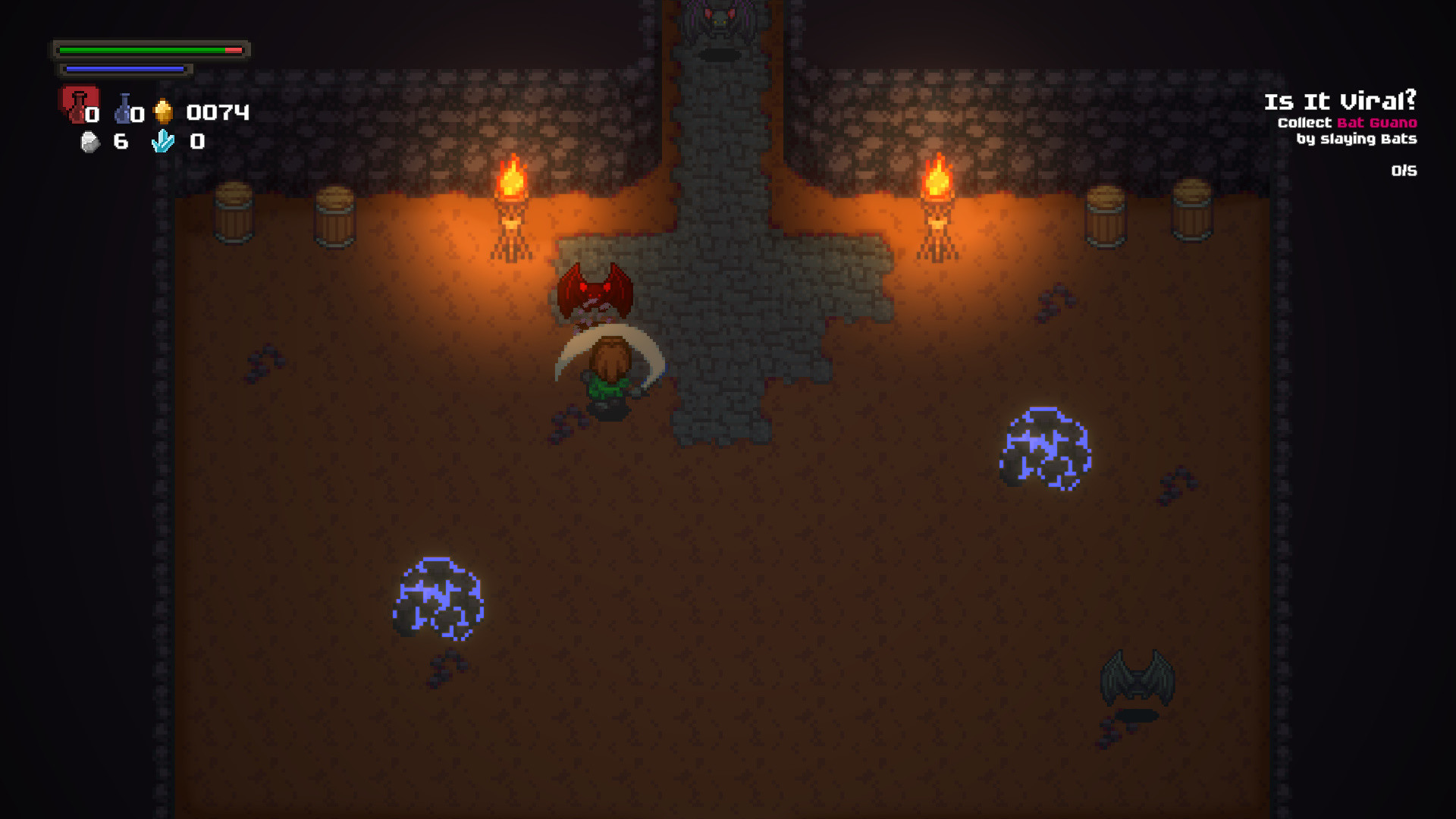Click the blue crystal resource icon
The height and width of the screenshot is (819, 1456).
point(163,141)
